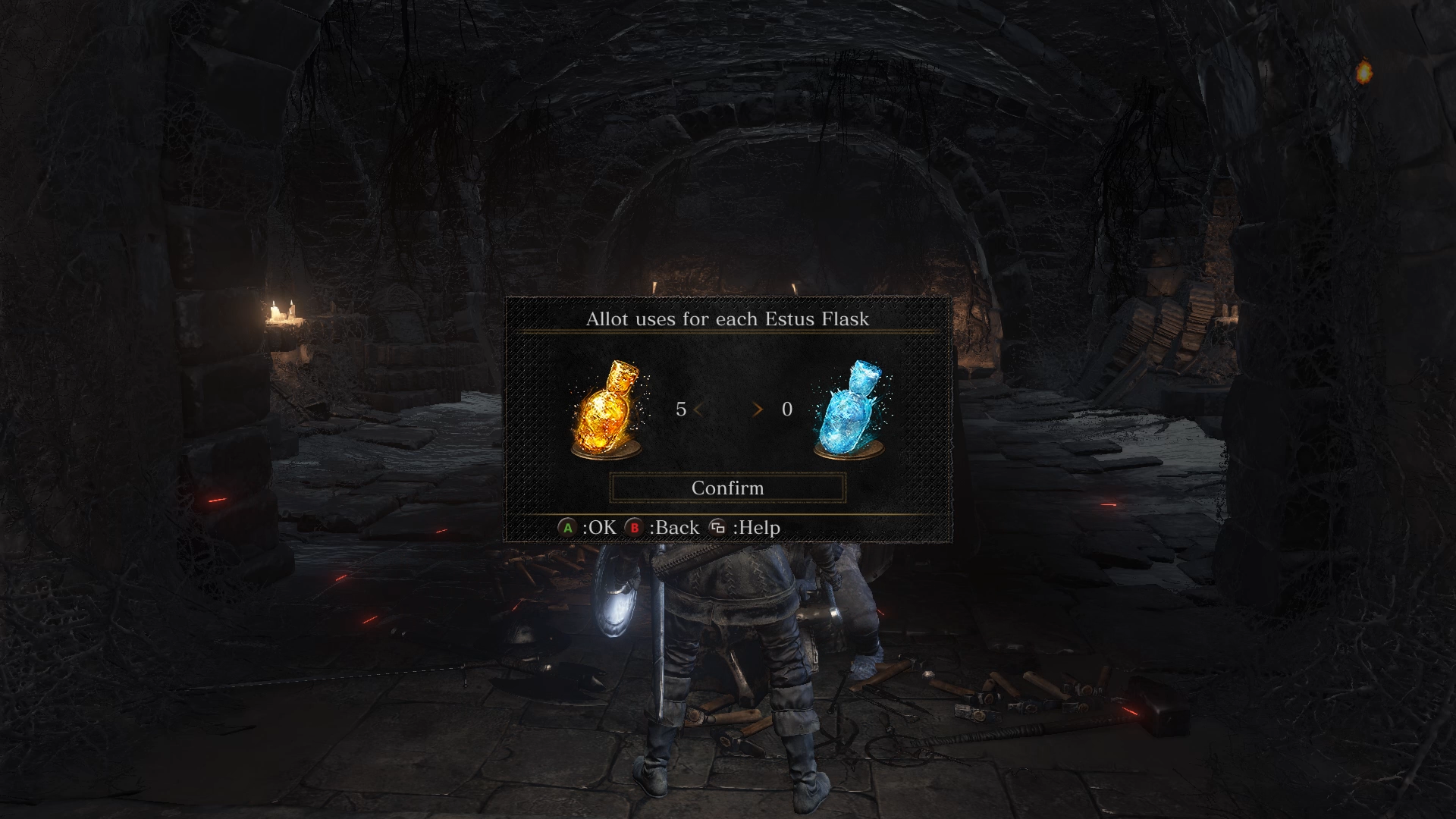Select the orange Estus Flask icon
1456x819 pixels.
point(606,410)
